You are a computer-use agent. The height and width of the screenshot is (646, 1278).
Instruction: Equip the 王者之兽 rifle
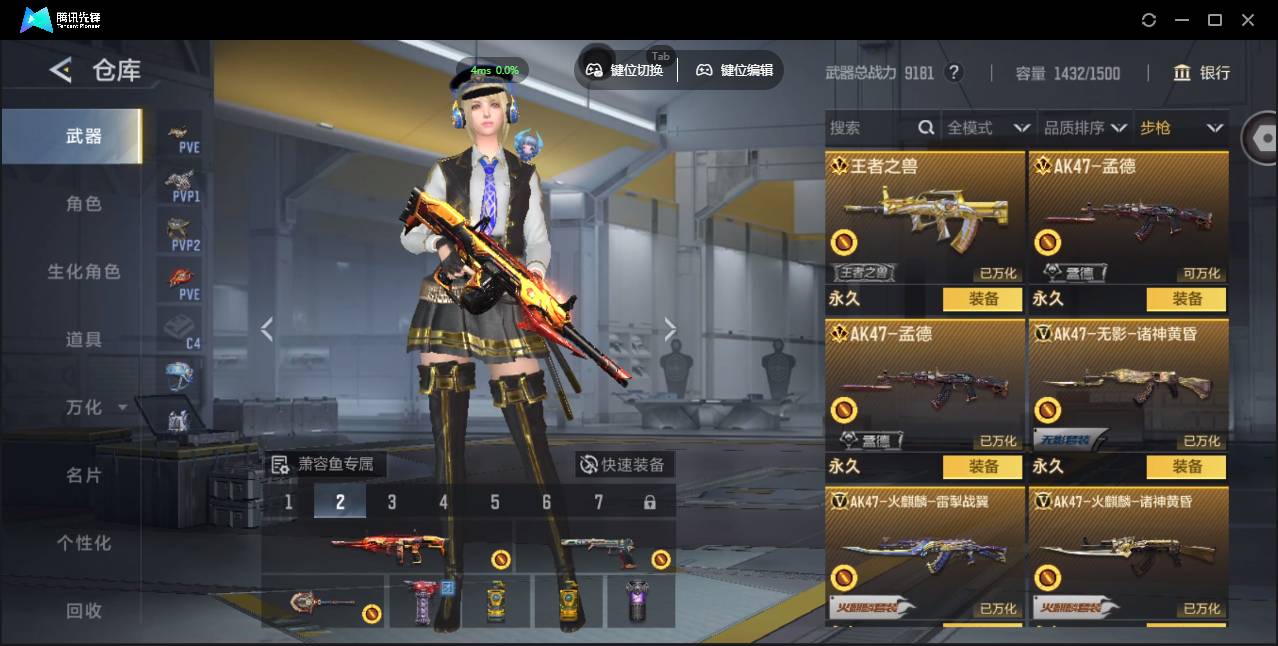coord(982,299)
